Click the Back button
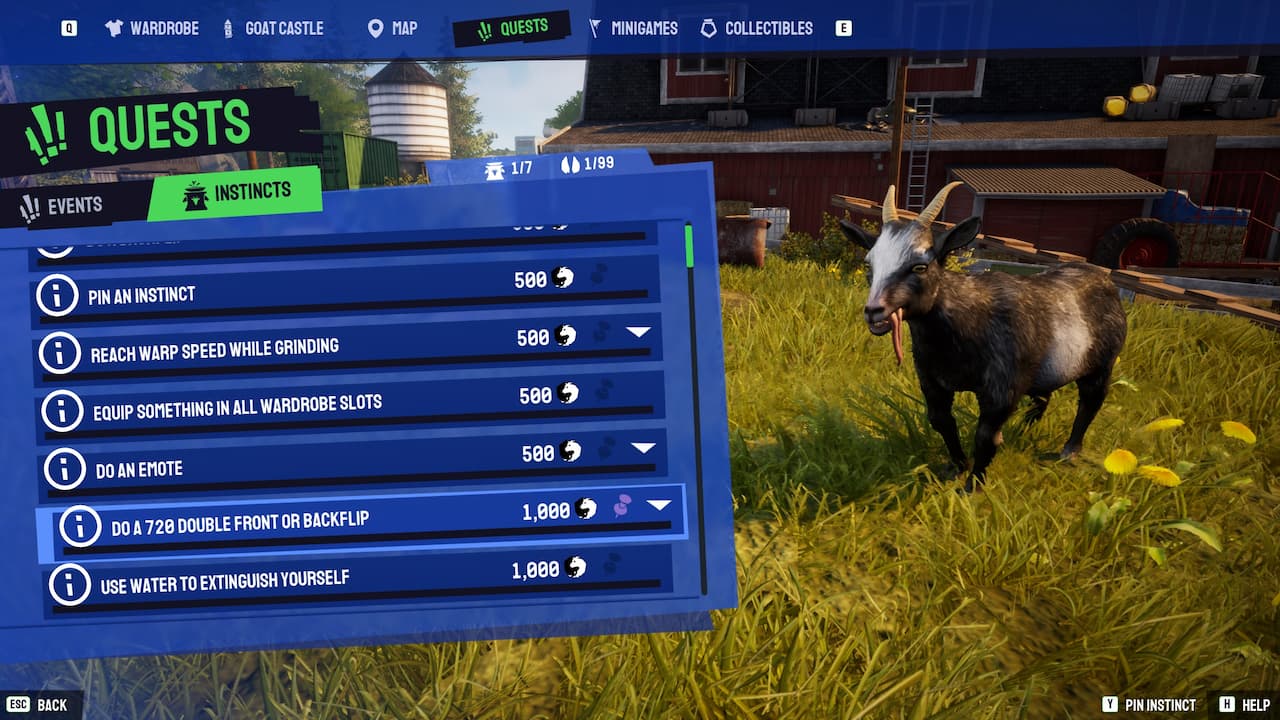The width and height of the screenshot is (1280, 720). point(40,705)
